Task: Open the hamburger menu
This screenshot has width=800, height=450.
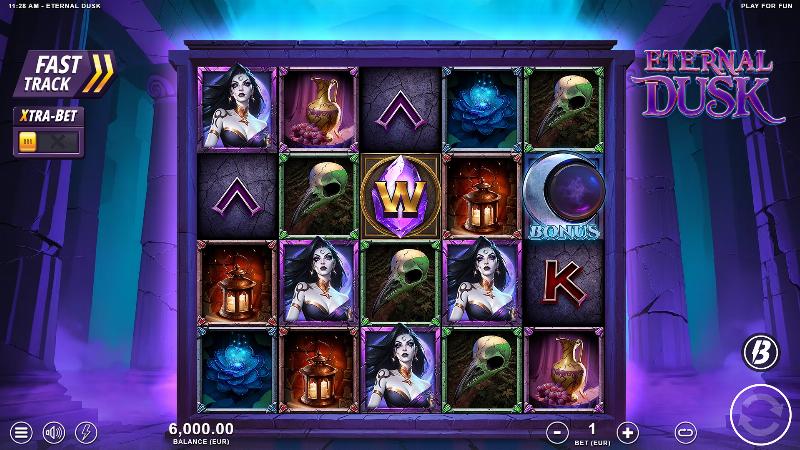Action: pos(20,432)
